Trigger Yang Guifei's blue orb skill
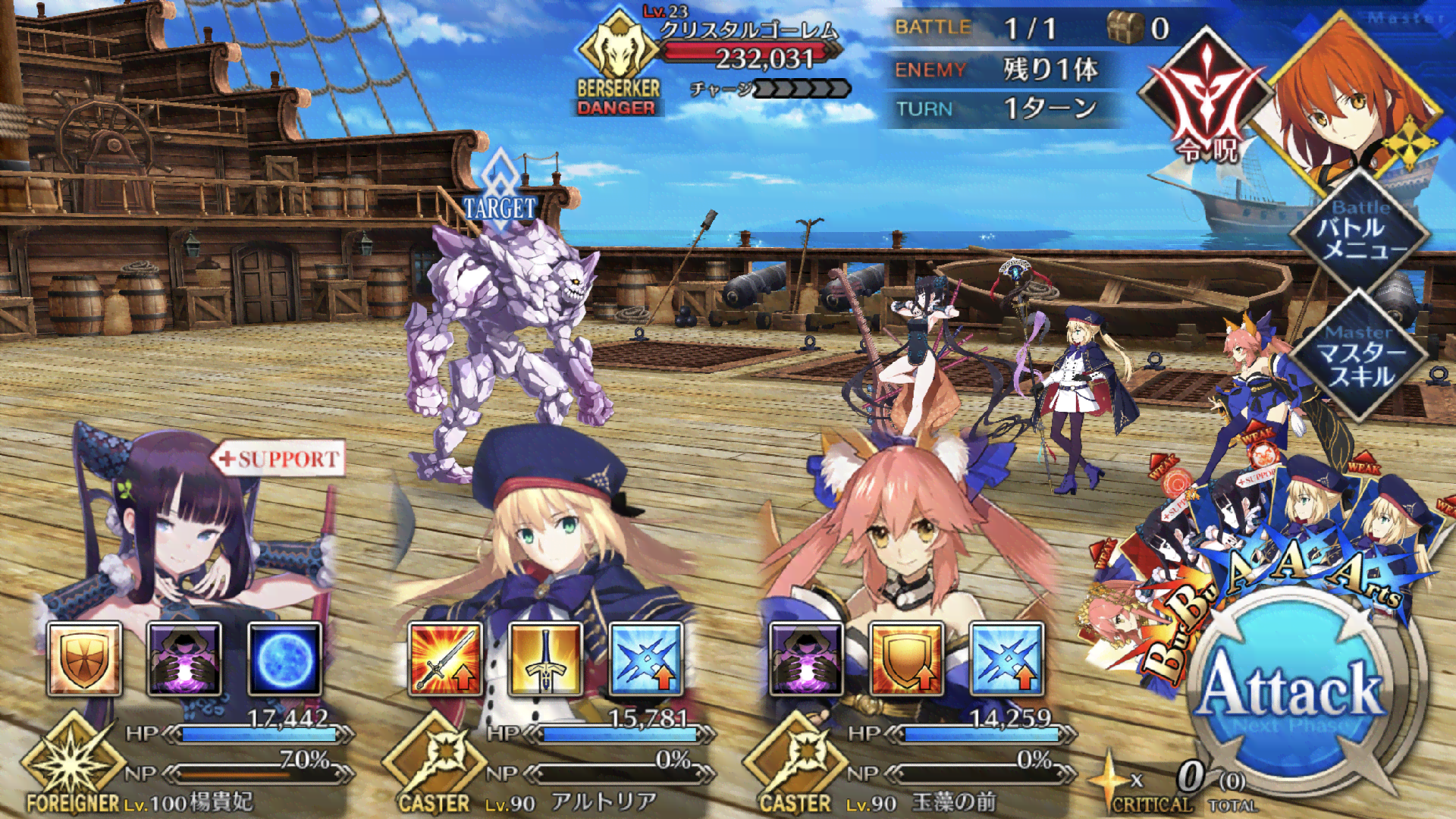The image size is (1456, 819). (x=284, y=659)
